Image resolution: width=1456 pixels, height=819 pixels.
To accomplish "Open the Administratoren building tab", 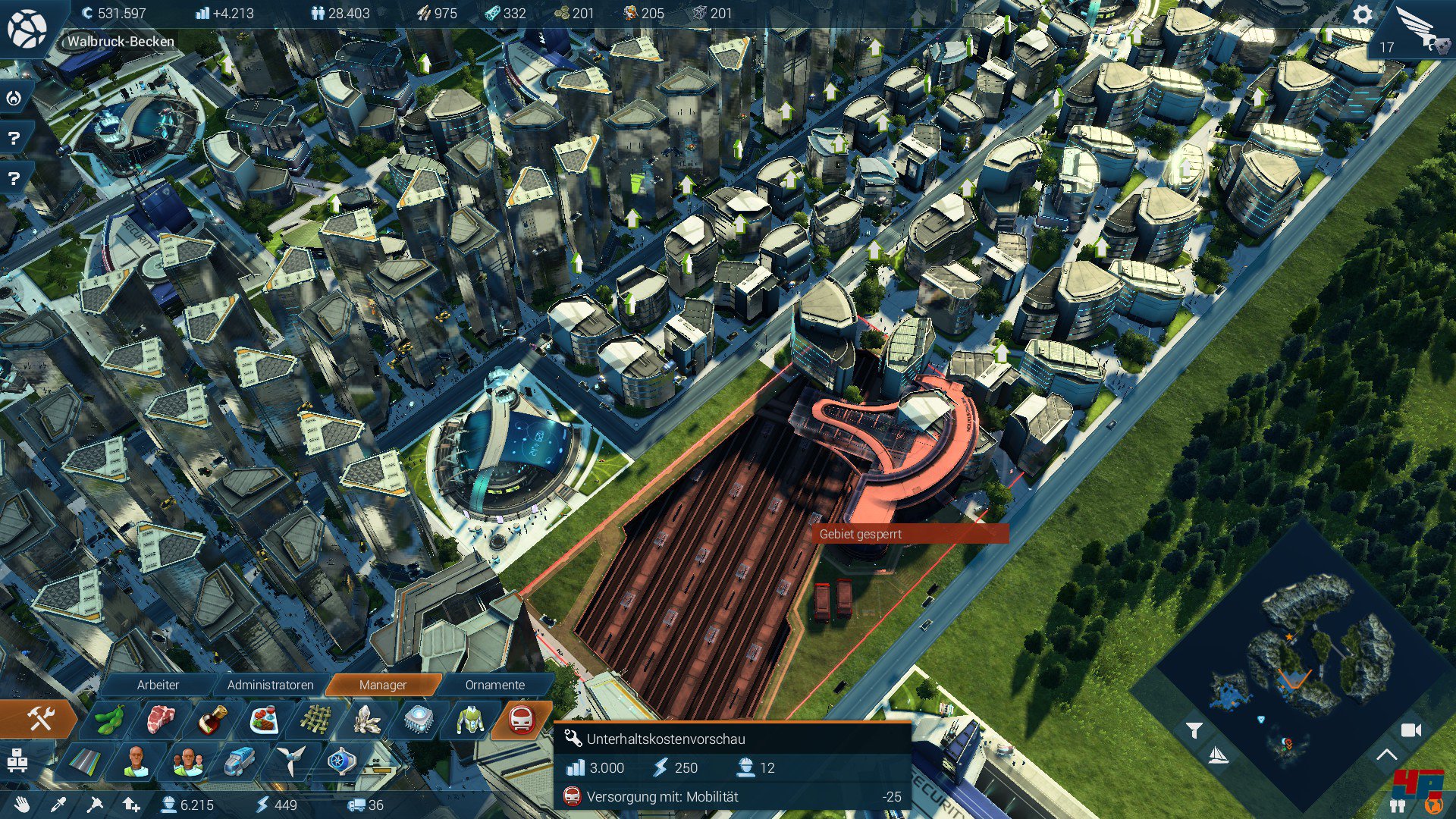I will [x=270, y=685].
